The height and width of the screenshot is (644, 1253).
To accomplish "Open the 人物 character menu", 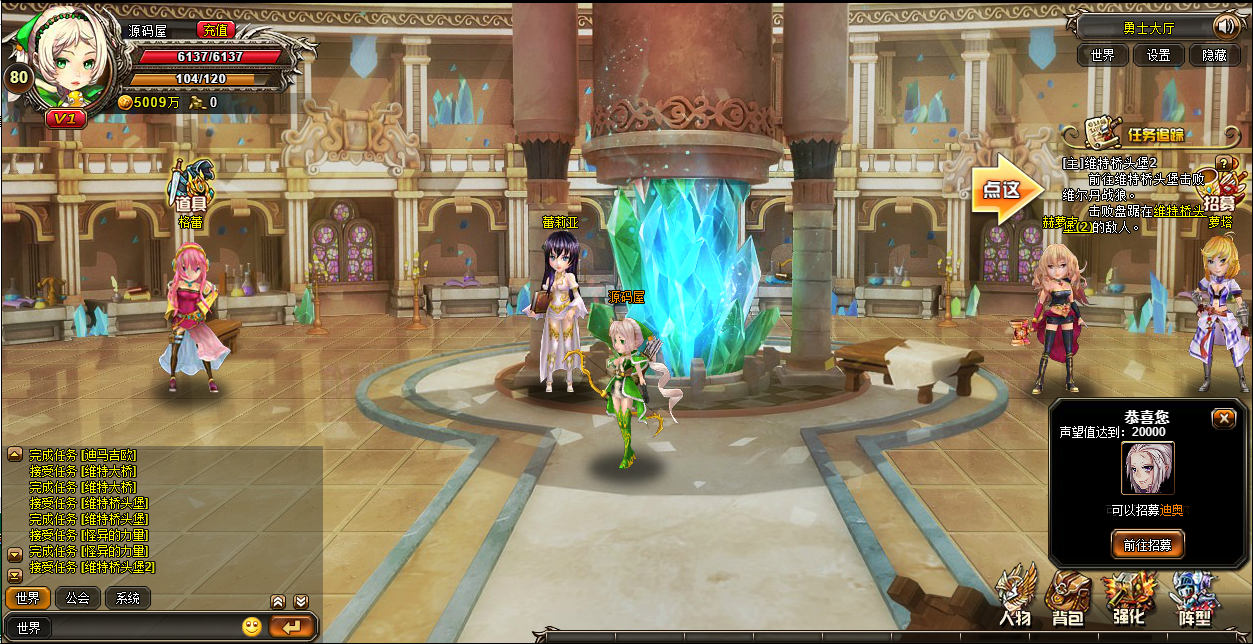I will (1015, 600).
